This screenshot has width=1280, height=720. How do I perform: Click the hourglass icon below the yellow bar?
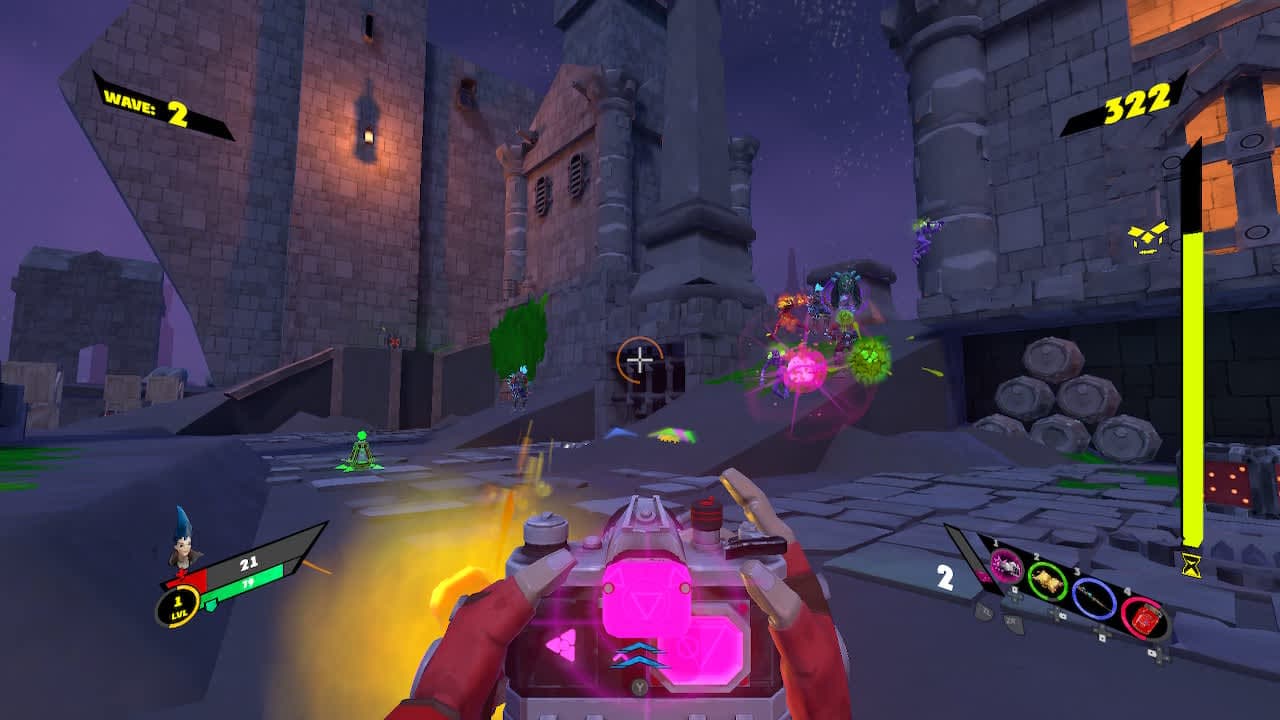pyautogui.click(x=1190, y=565)
